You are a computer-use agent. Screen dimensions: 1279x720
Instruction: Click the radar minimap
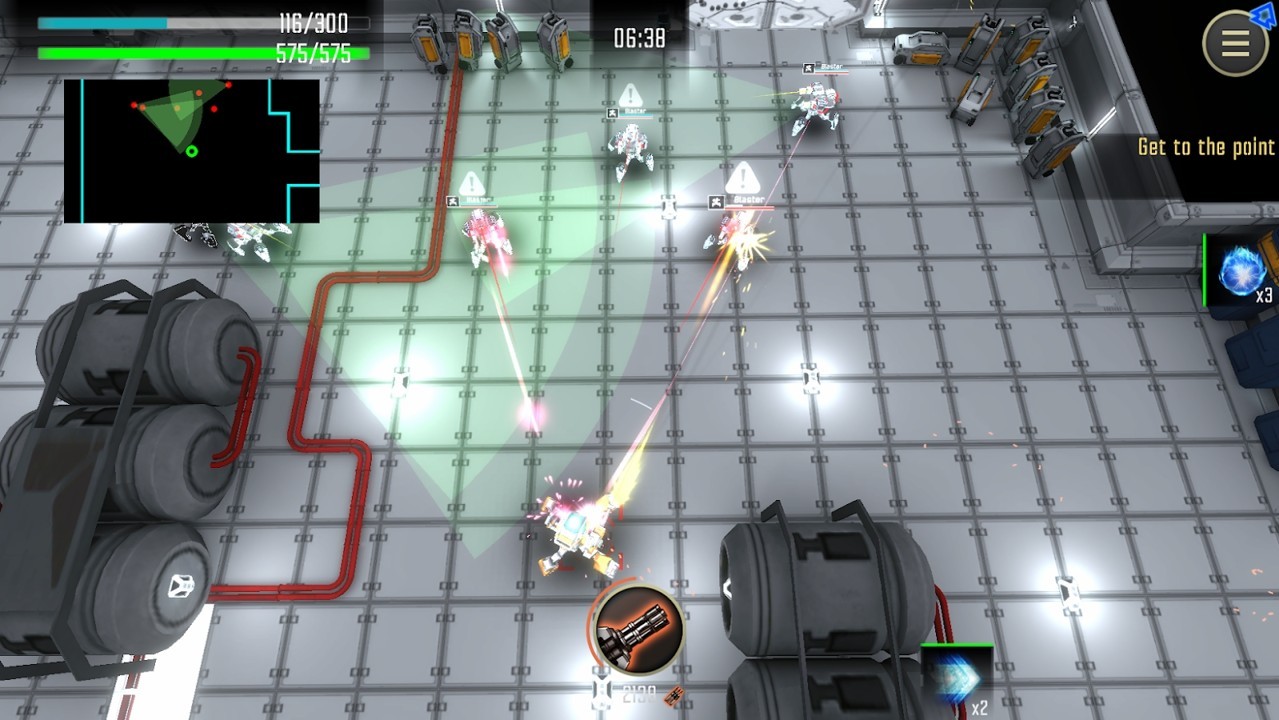click(x=191, y=151)
